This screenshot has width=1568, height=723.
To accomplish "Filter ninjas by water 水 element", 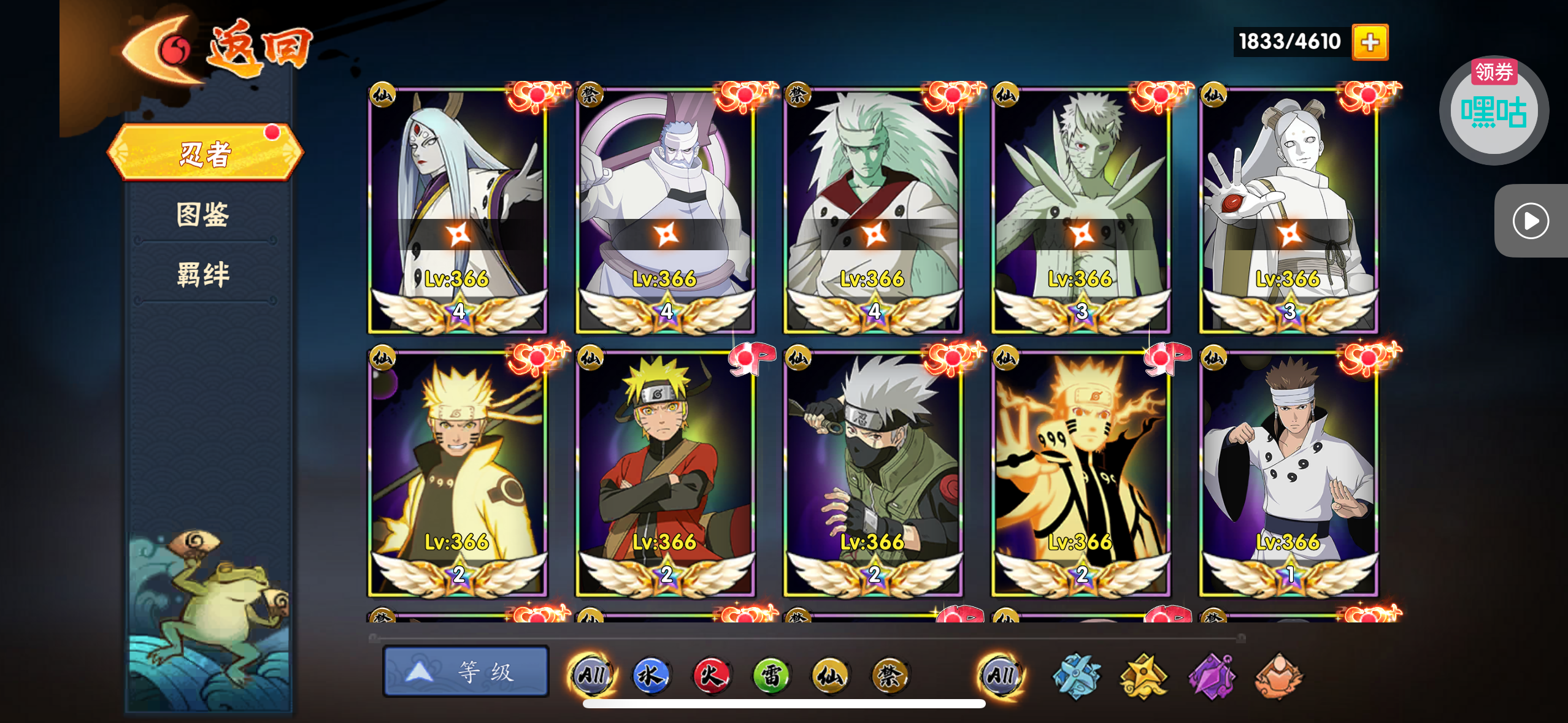I will tap(650, 675).
